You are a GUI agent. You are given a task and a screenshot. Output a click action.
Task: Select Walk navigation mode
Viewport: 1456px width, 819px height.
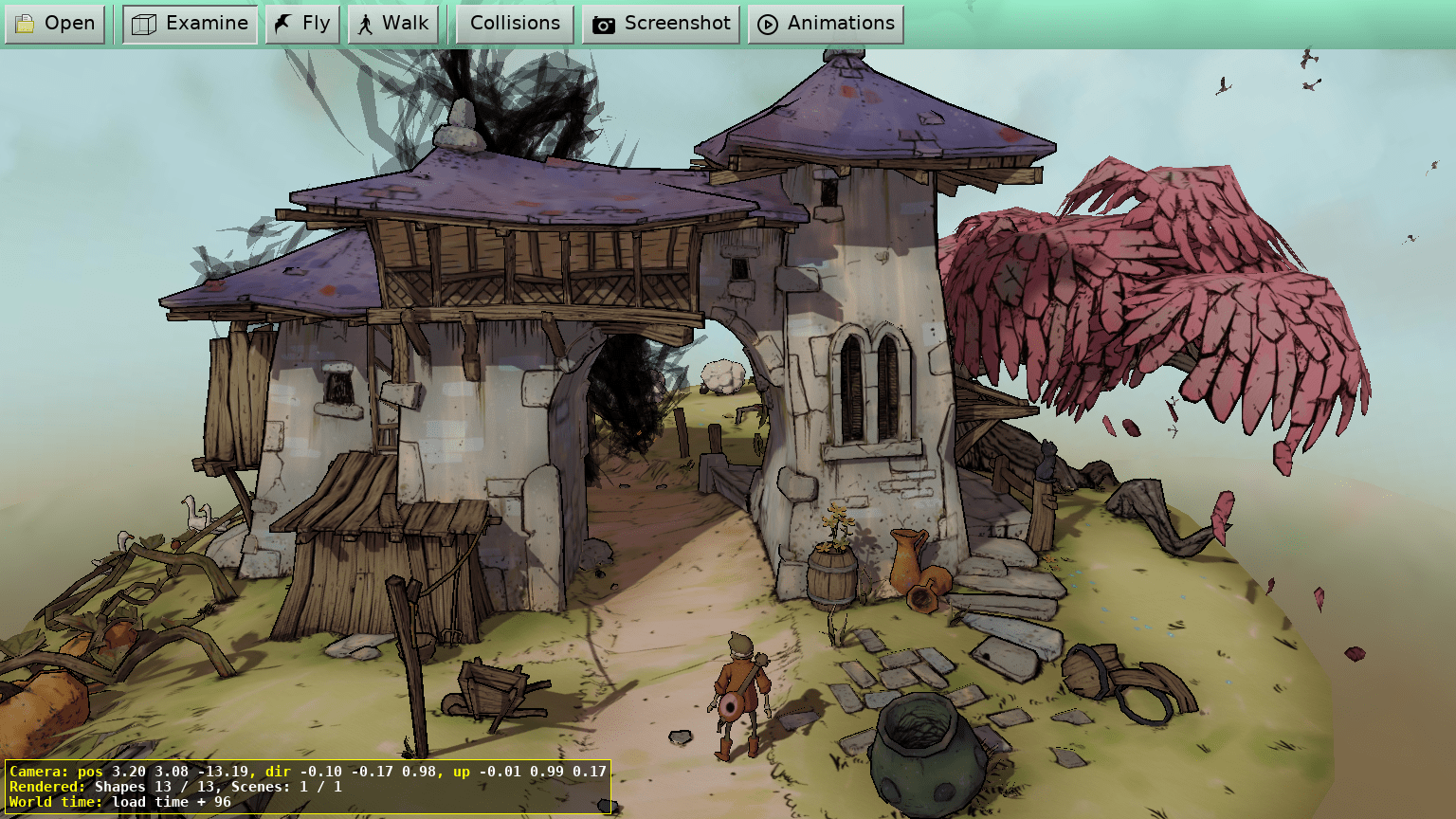click(x=393, y=24)
